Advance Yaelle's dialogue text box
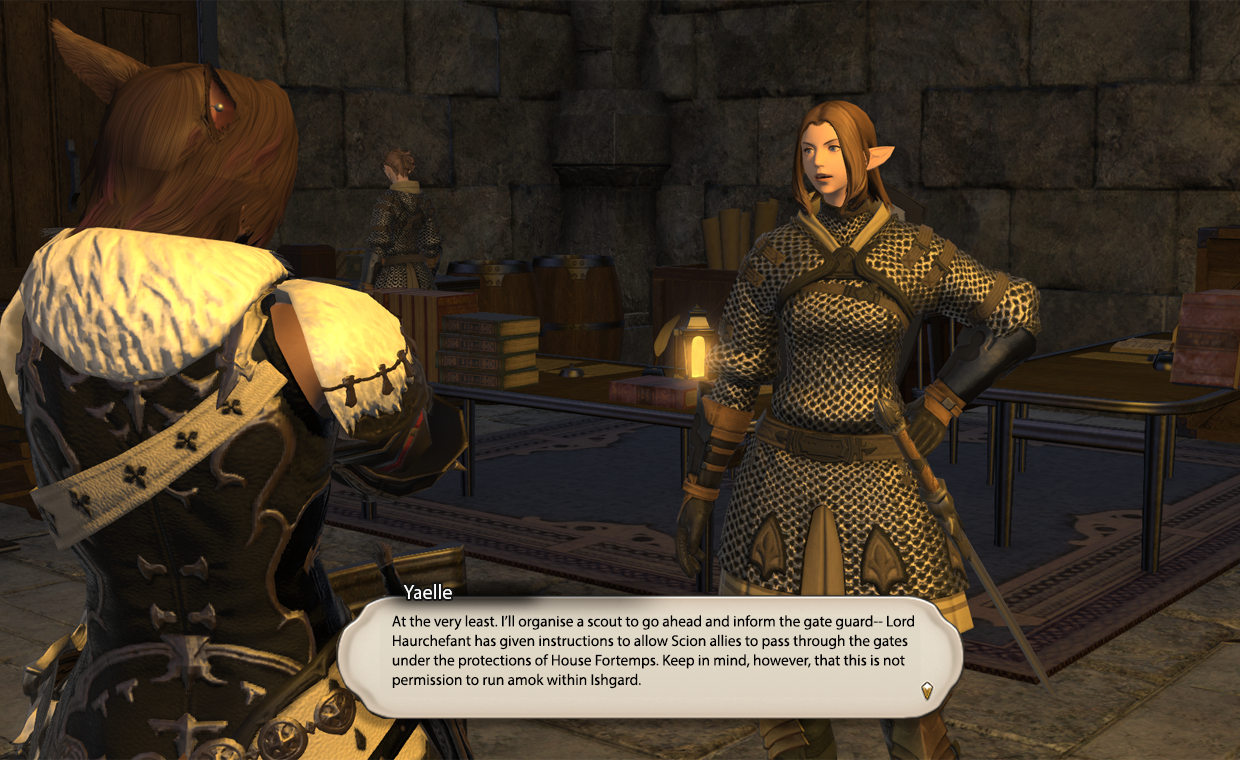 pyautogui.click(x=650, y=652)
